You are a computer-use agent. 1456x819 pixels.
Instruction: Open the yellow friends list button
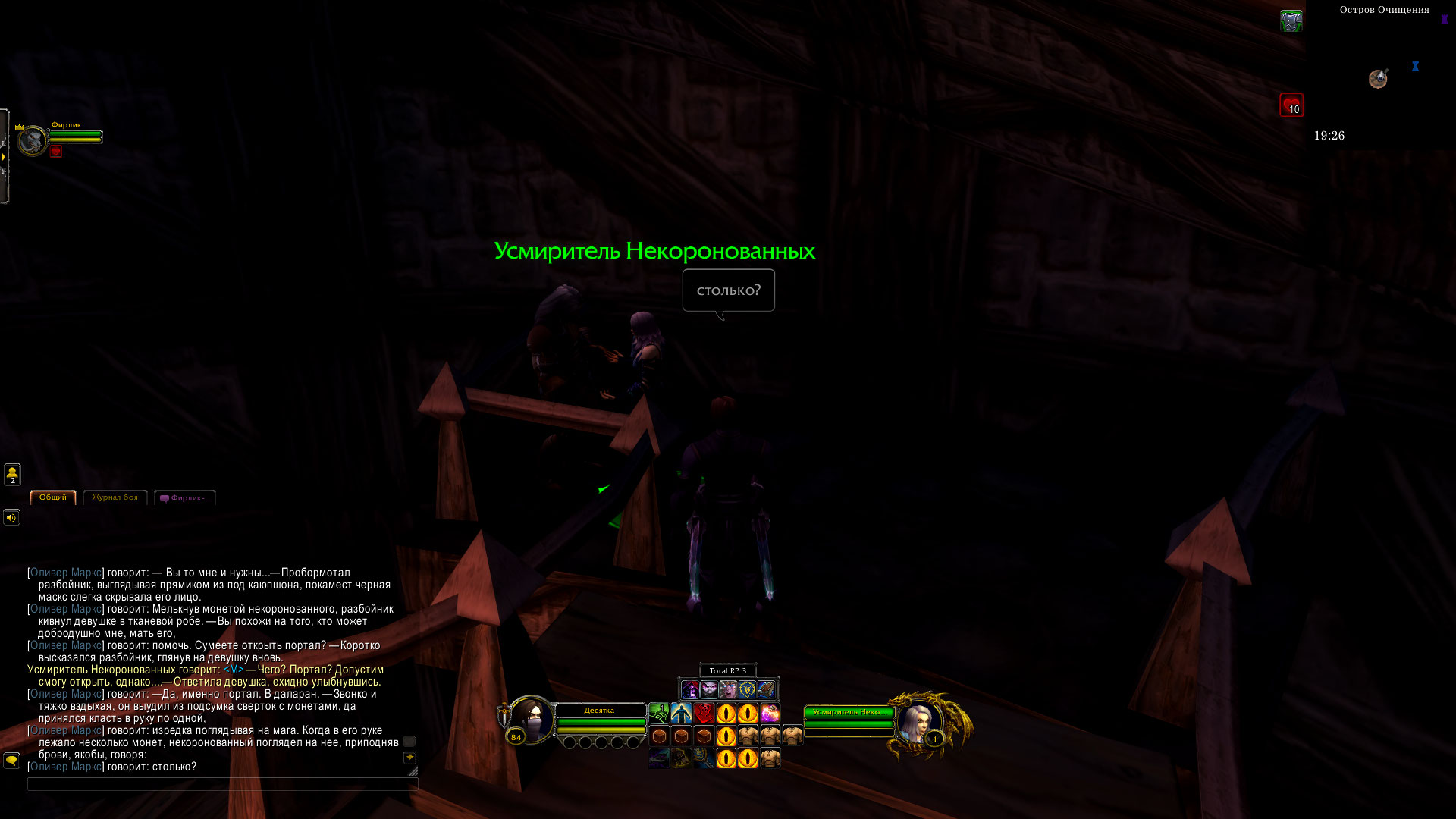(12, 475)
